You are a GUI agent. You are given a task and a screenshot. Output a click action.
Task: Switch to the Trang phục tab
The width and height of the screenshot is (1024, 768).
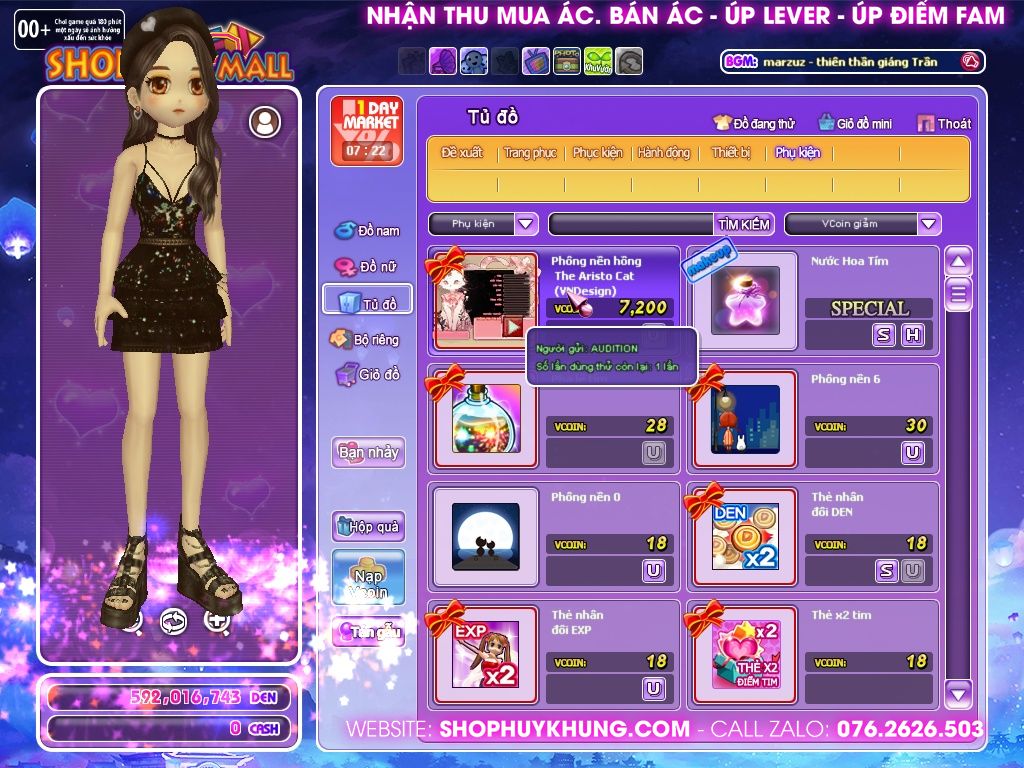click(x=530, y=153)
